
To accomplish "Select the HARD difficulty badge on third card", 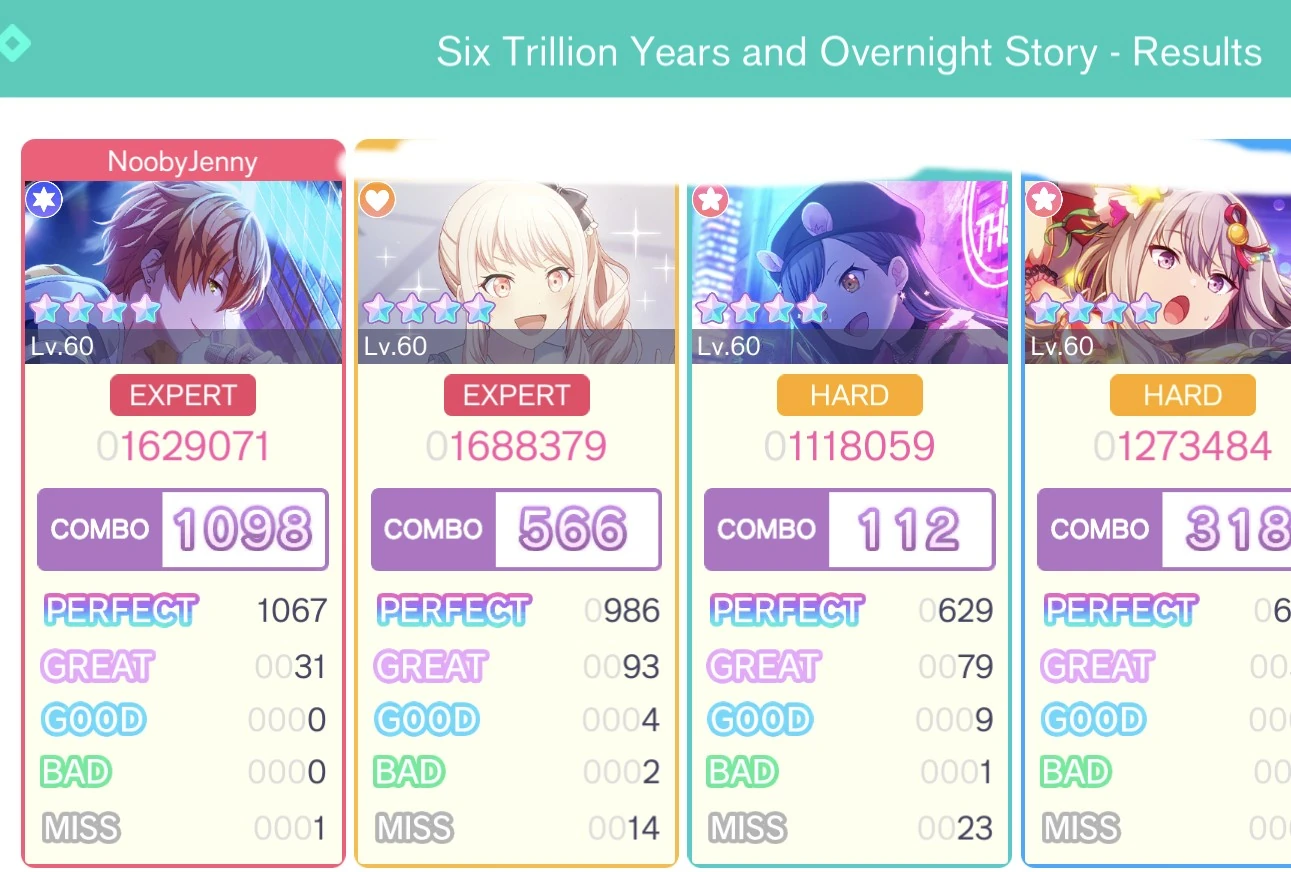I will (x=849, y=394).
